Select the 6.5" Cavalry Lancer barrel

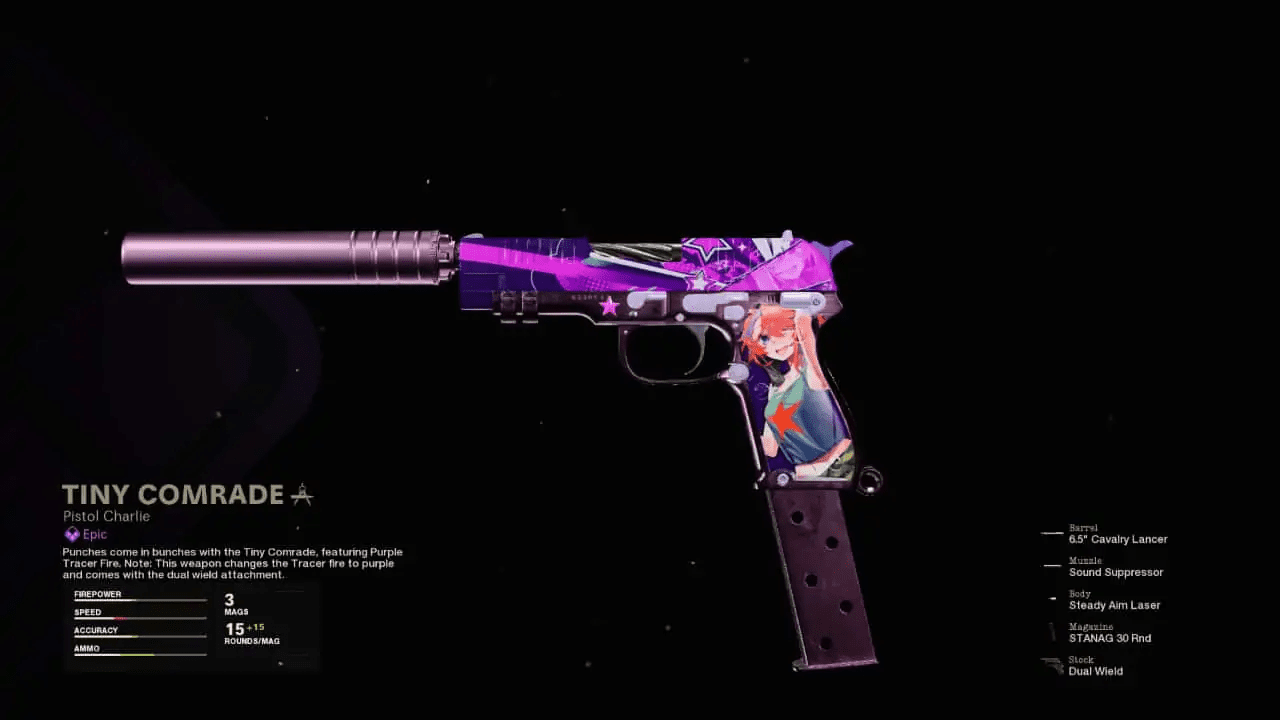[1119, 539]
